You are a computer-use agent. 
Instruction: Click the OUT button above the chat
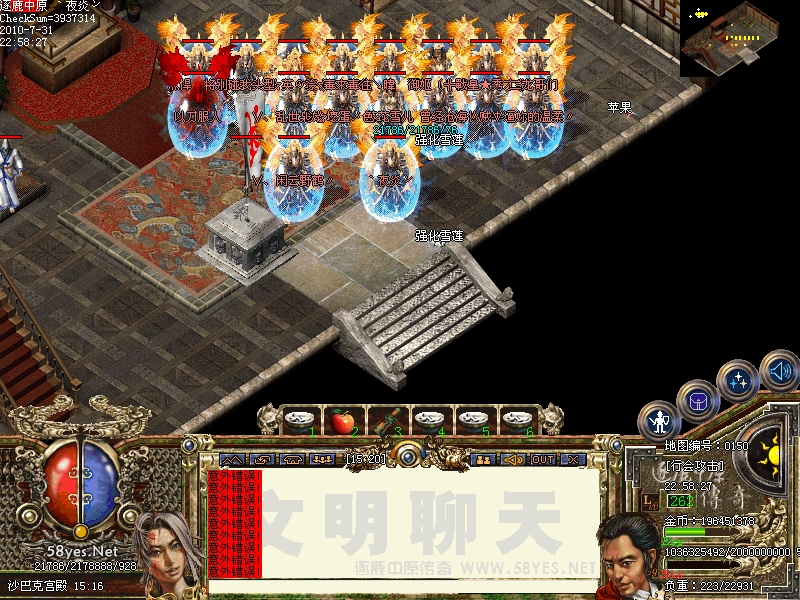point(543,459)
